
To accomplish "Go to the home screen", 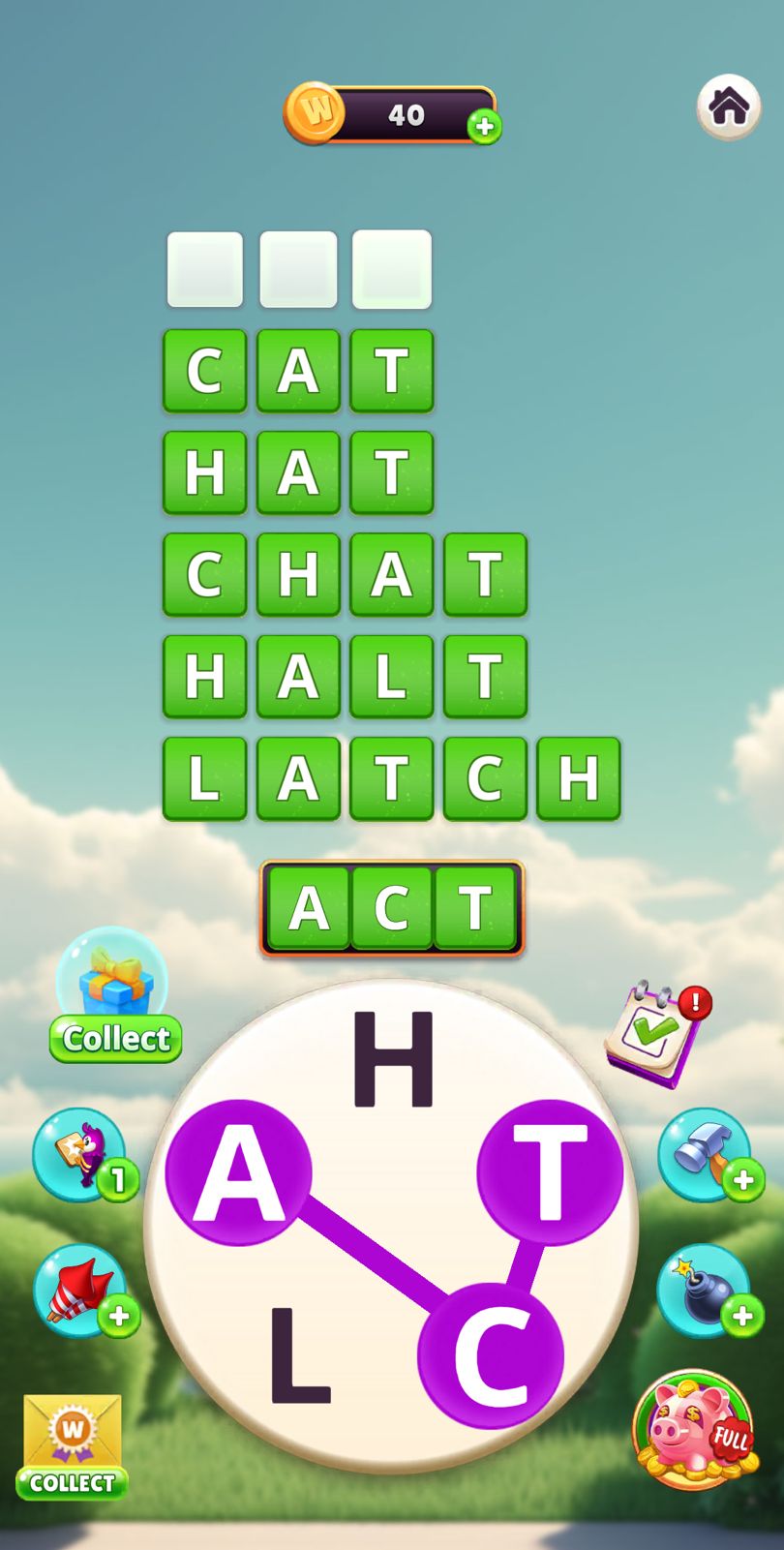I will tap(728, 106).
